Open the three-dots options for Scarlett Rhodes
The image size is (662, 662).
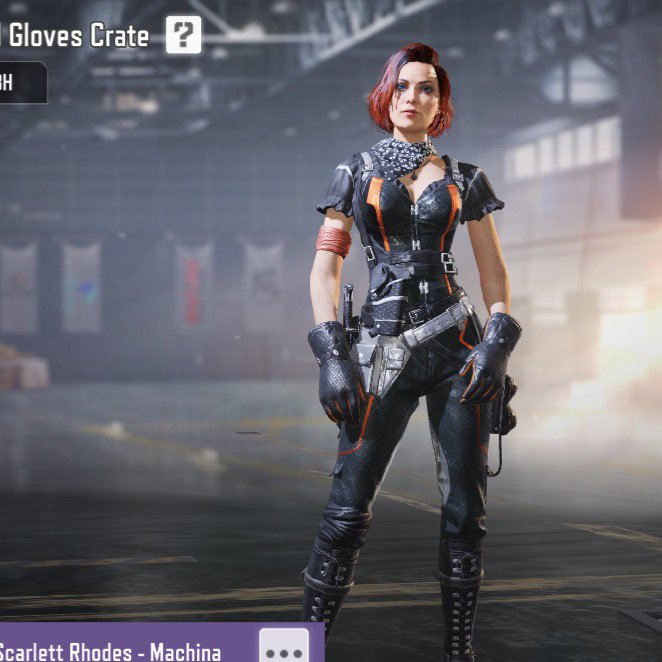coord(283,645)
